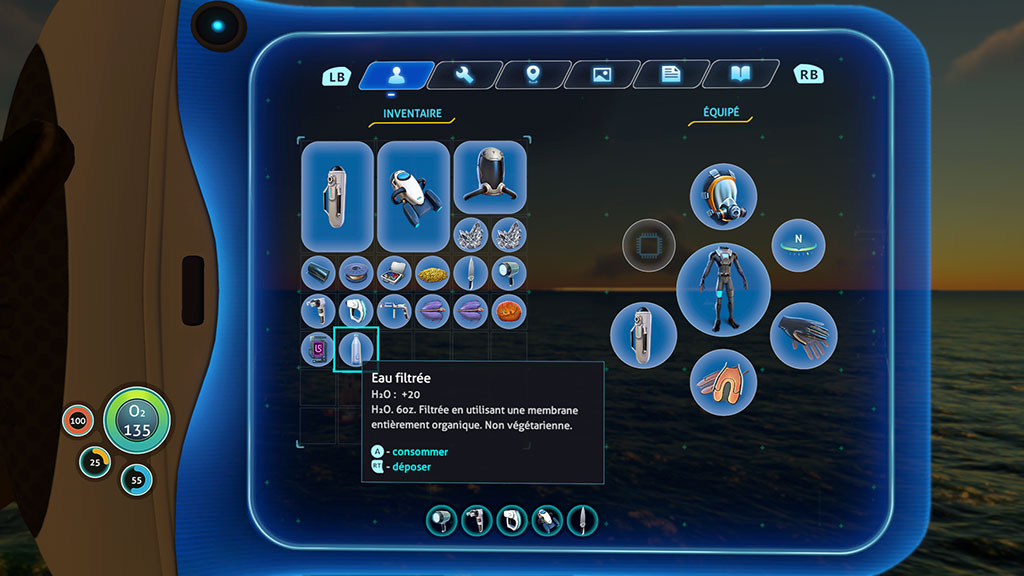
Task: Select the oxygen tank in the inventory grid
Action: tap(337, 196)
